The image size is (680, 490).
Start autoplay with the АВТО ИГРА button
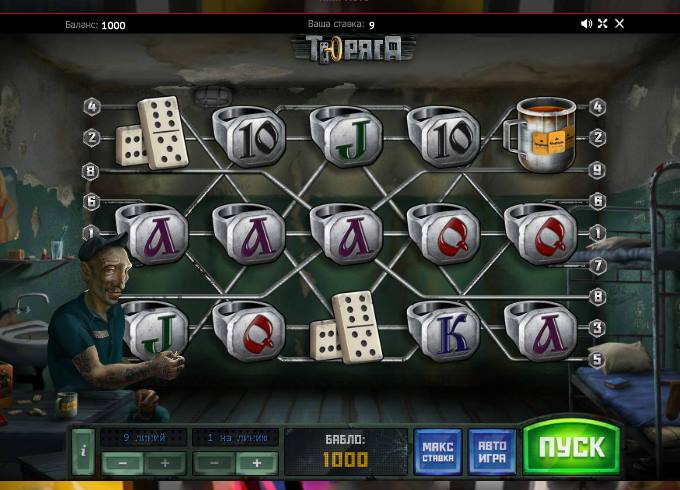tap(493, 451)
